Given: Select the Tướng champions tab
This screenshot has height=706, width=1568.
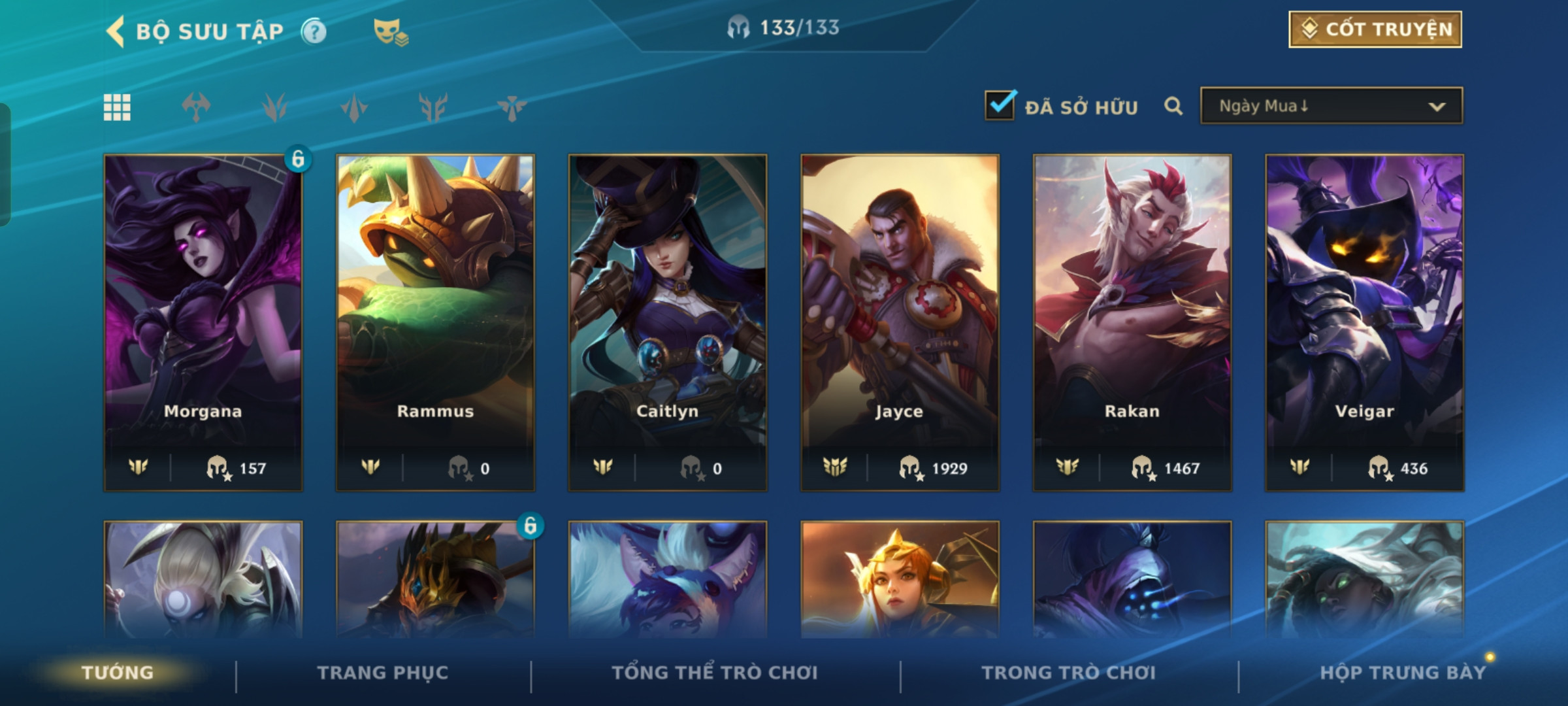Looking at the screenshot, I should [x=118, y=673].
